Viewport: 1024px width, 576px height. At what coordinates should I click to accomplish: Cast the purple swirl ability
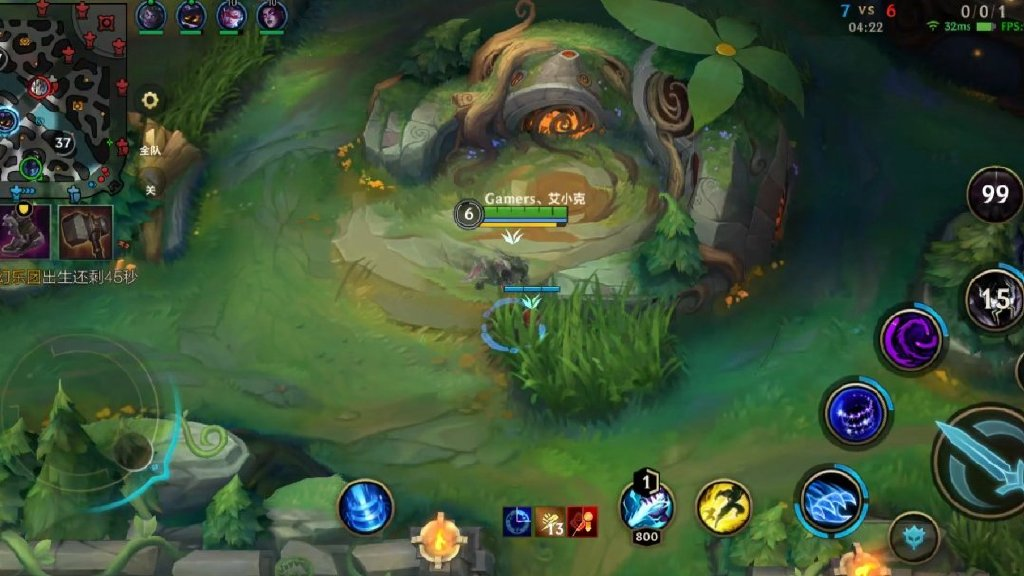(911, 339)
